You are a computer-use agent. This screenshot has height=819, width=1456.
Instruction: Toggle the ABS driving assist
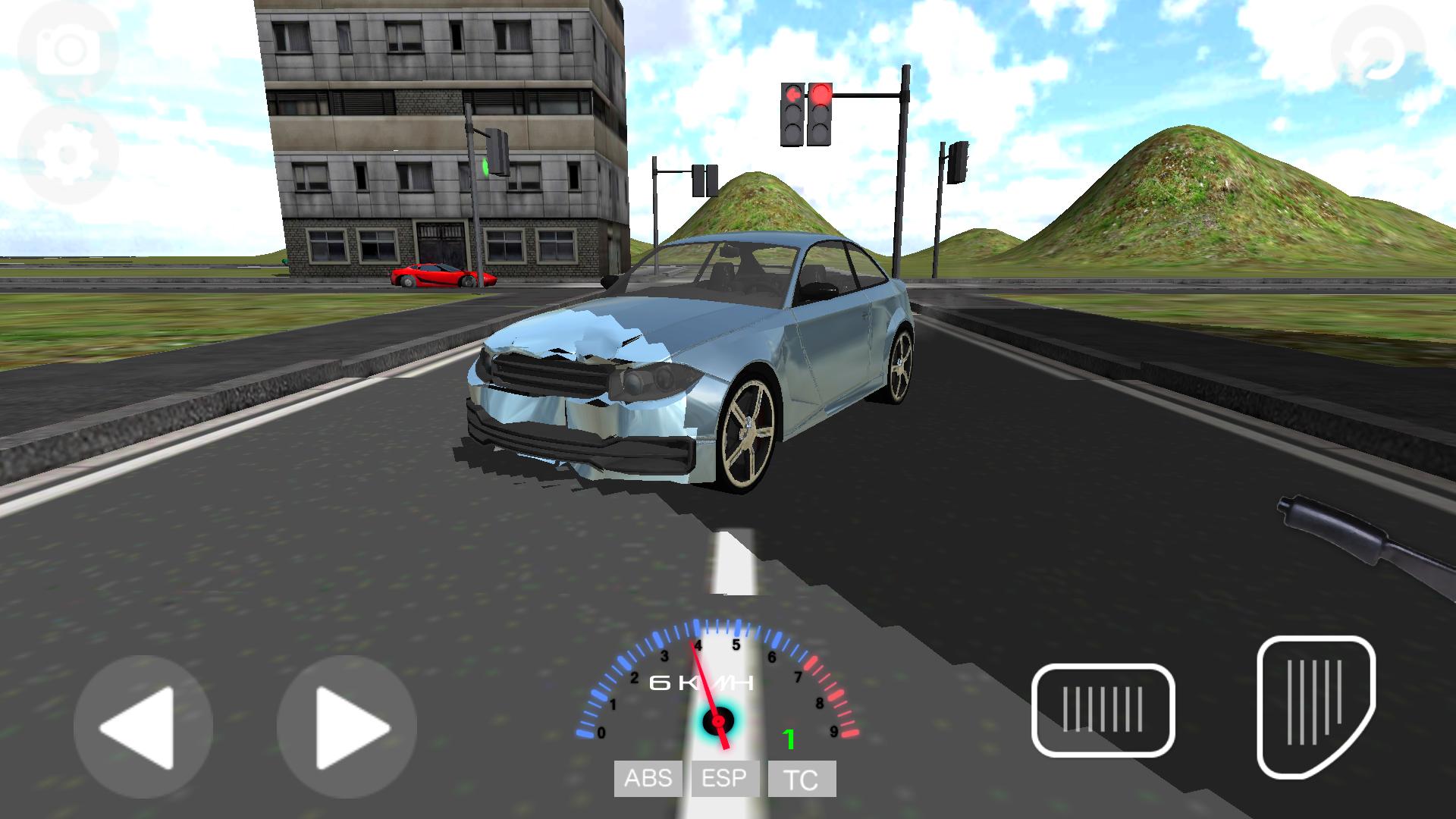pyautogui.click(x=648, y=778)
